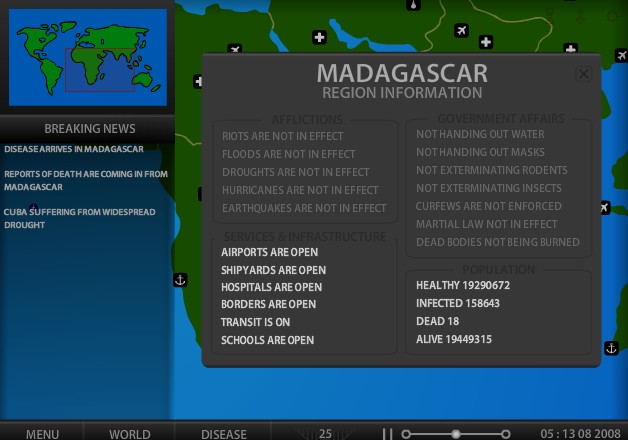628x440 pixels.
Task: Click the world minimap
Action: 88,56
